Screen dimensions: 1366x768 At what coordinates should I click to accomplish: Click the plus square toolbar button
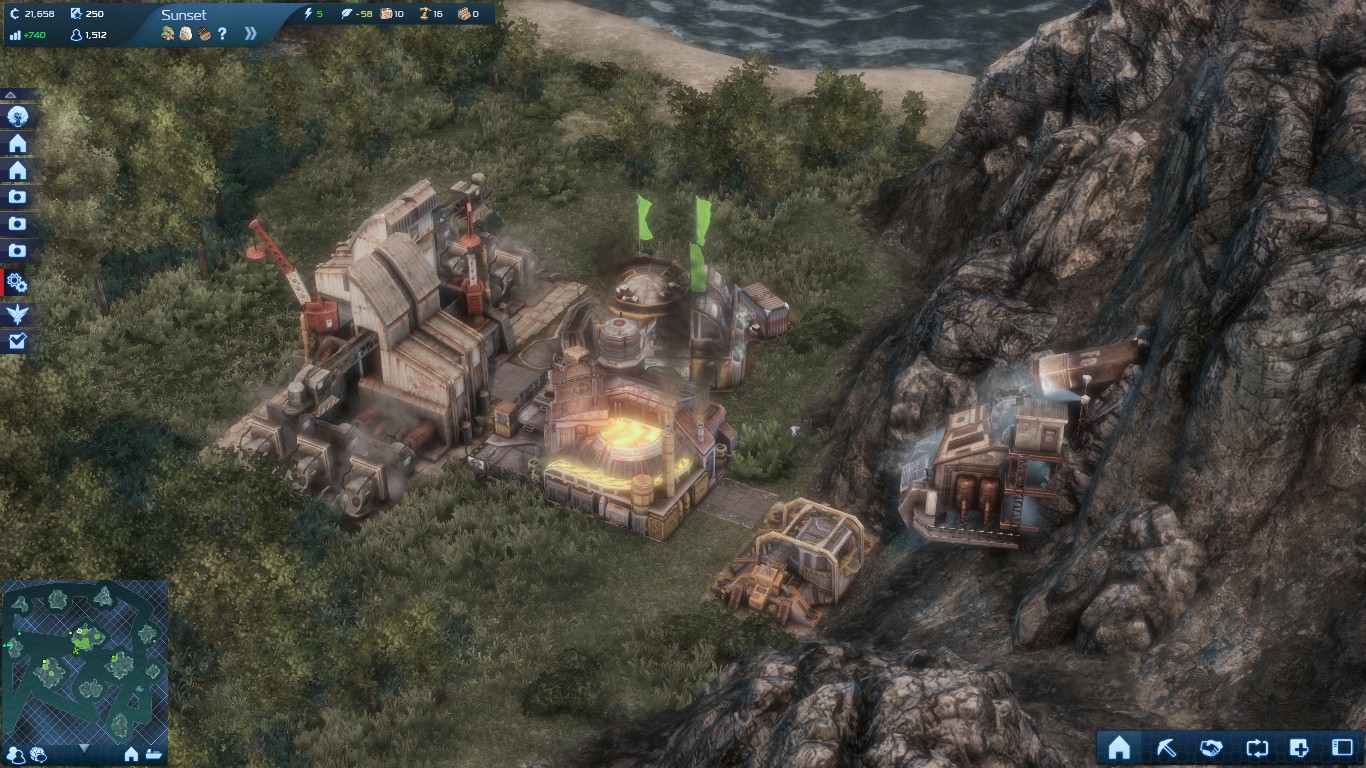pyautogui.click(x=1299, y=748)
